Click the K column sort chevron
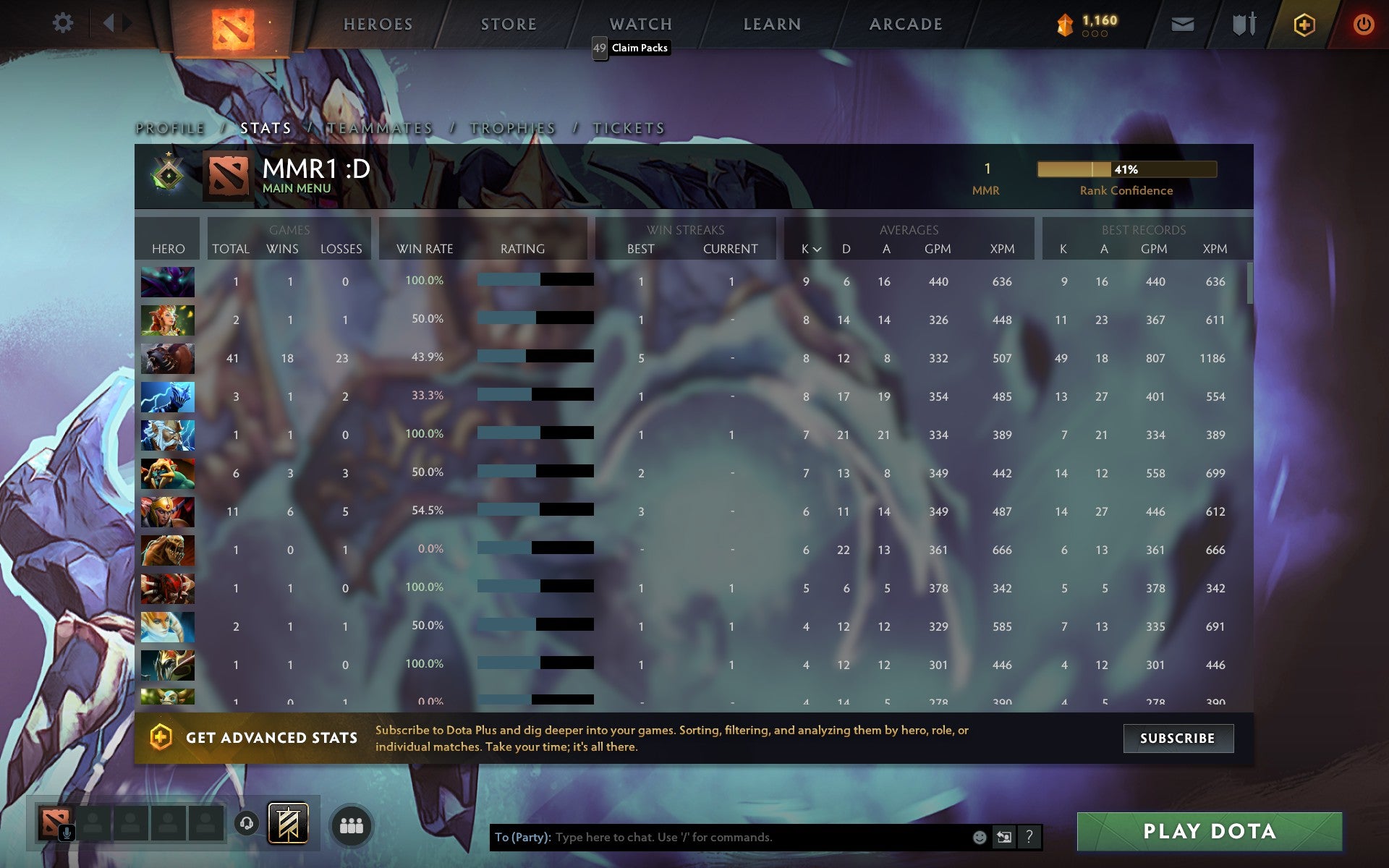This screenshot has height=868, width=1389. (x=818, y=250)
